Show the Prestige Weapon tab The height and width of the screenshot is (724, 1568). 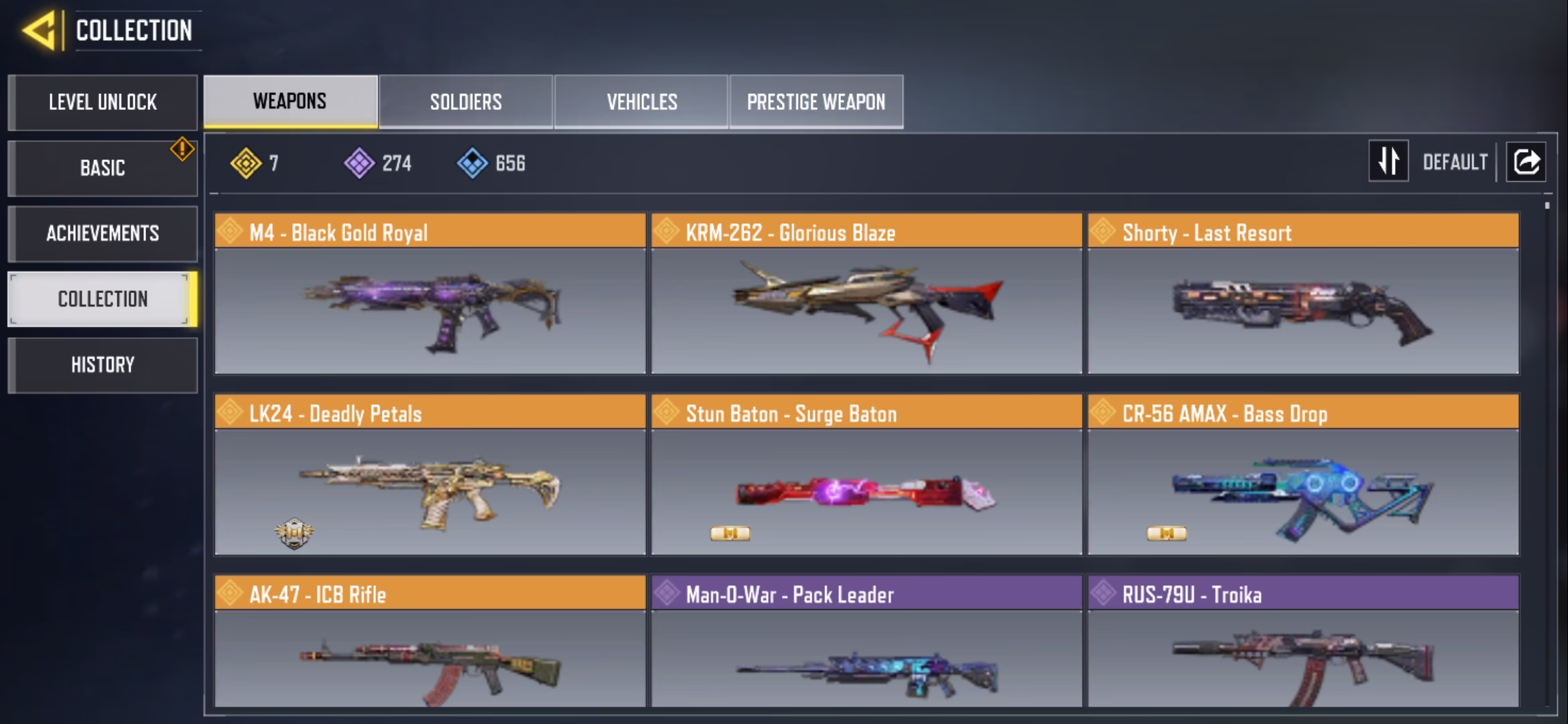816,102
